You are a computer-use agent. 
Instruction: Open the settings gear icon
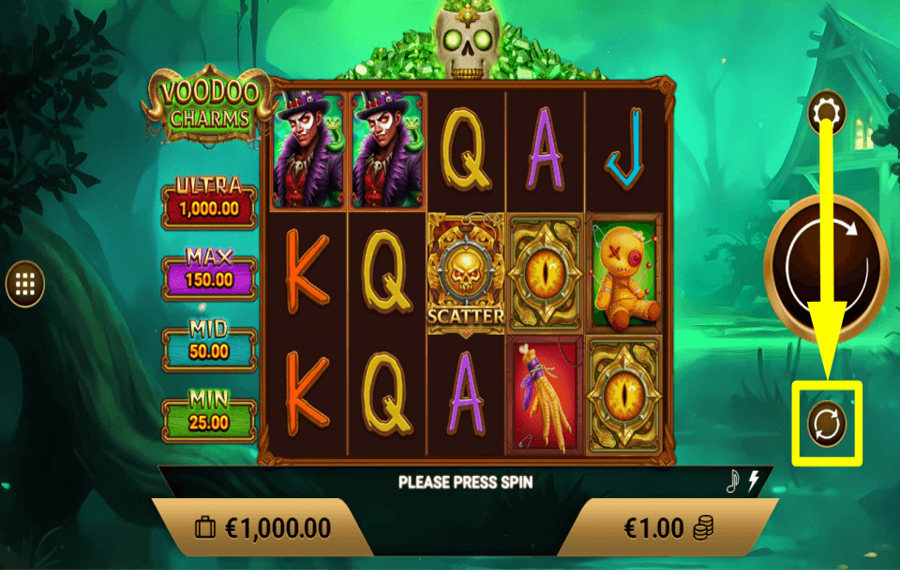click(827, 113)
